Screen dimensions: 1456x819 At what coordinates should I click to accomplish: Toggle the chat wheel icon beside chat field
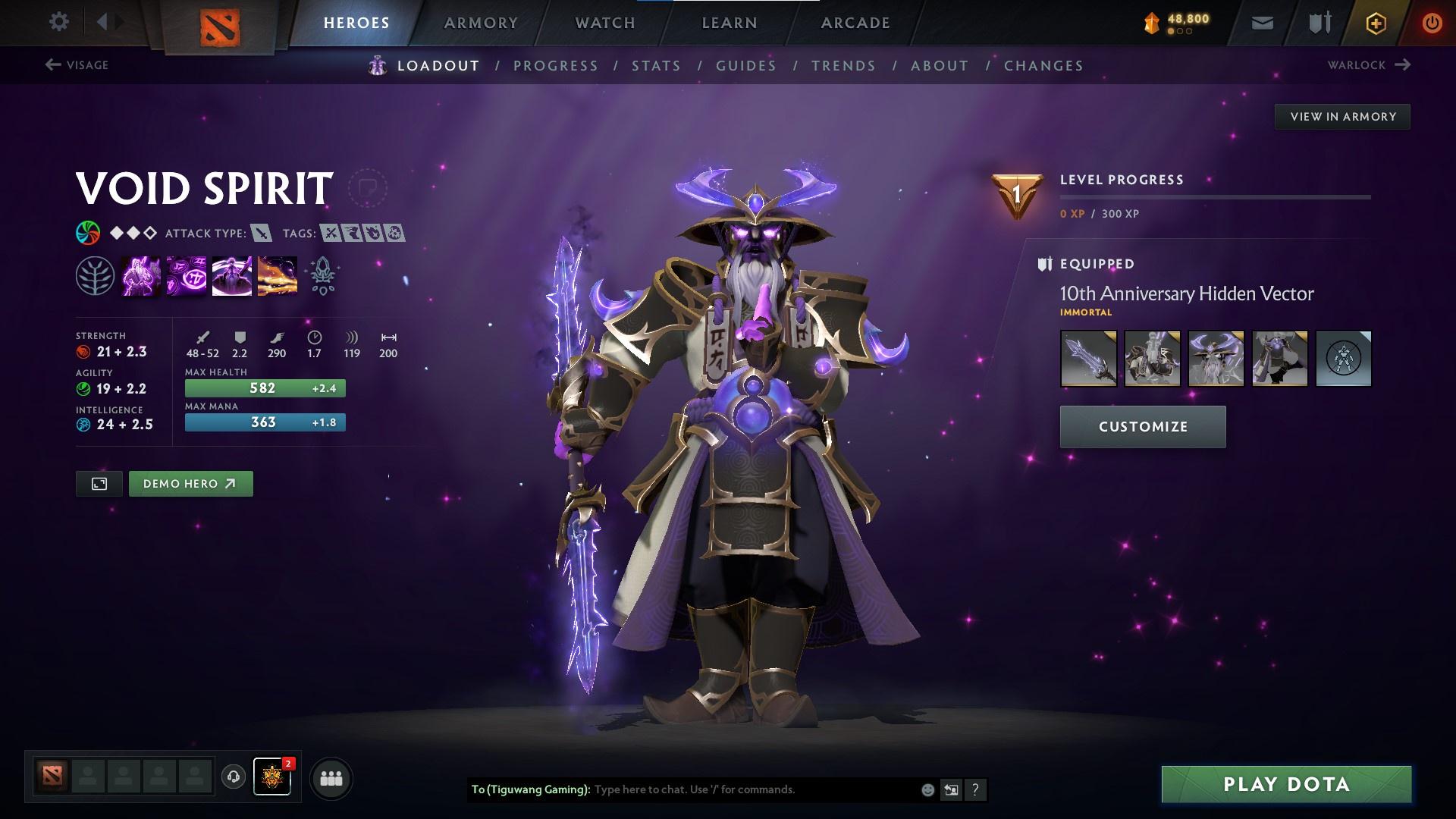pos(952,789)
